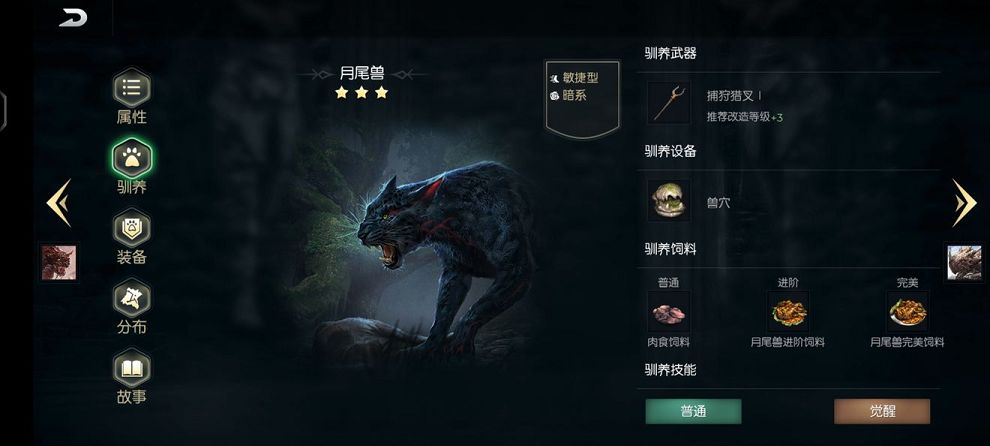Switch to the 装备 equipment tab
Viewport: 990px width, 446px height.
(x=131, y=229)
